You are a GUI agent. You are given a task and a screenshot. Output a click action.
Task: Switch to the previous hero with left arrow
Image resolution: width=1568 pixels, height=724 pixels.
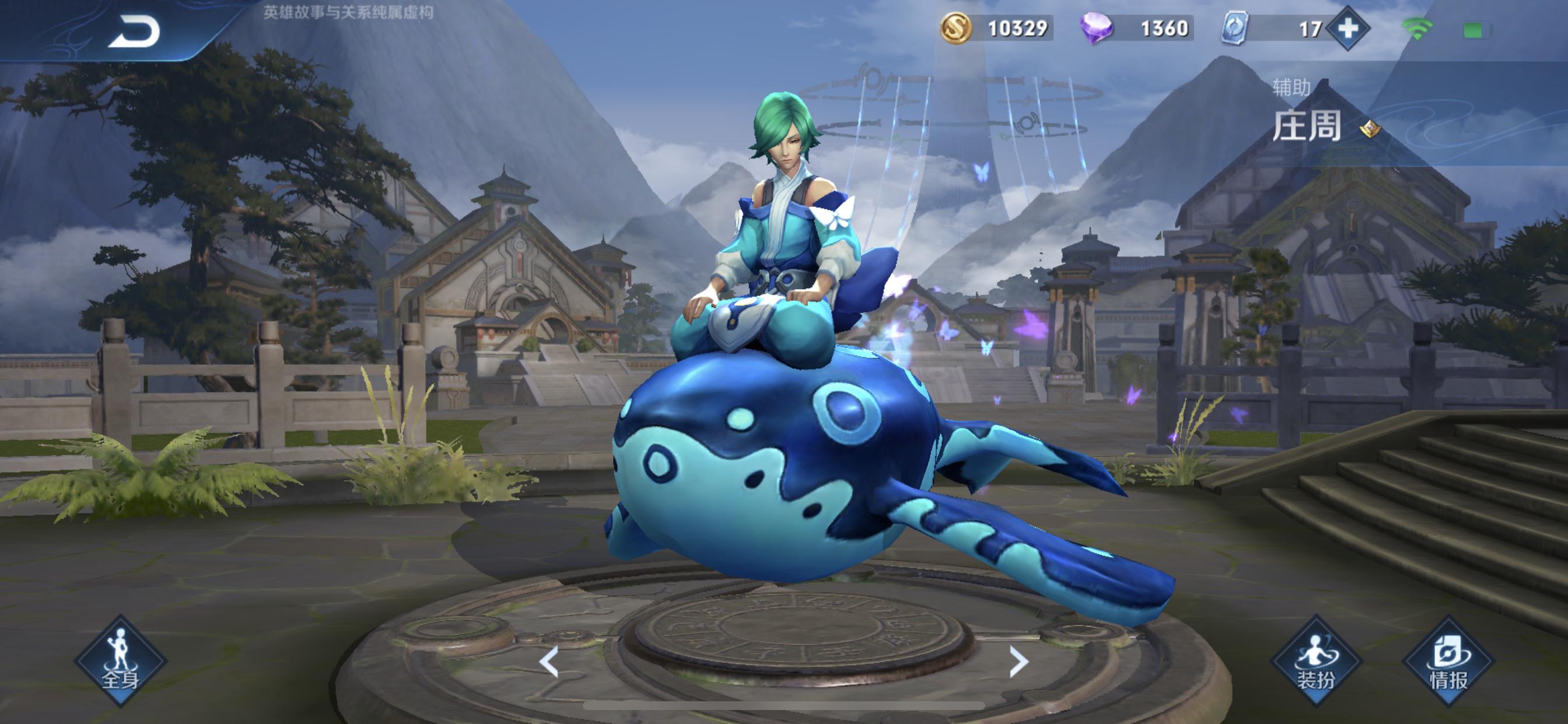549,661
